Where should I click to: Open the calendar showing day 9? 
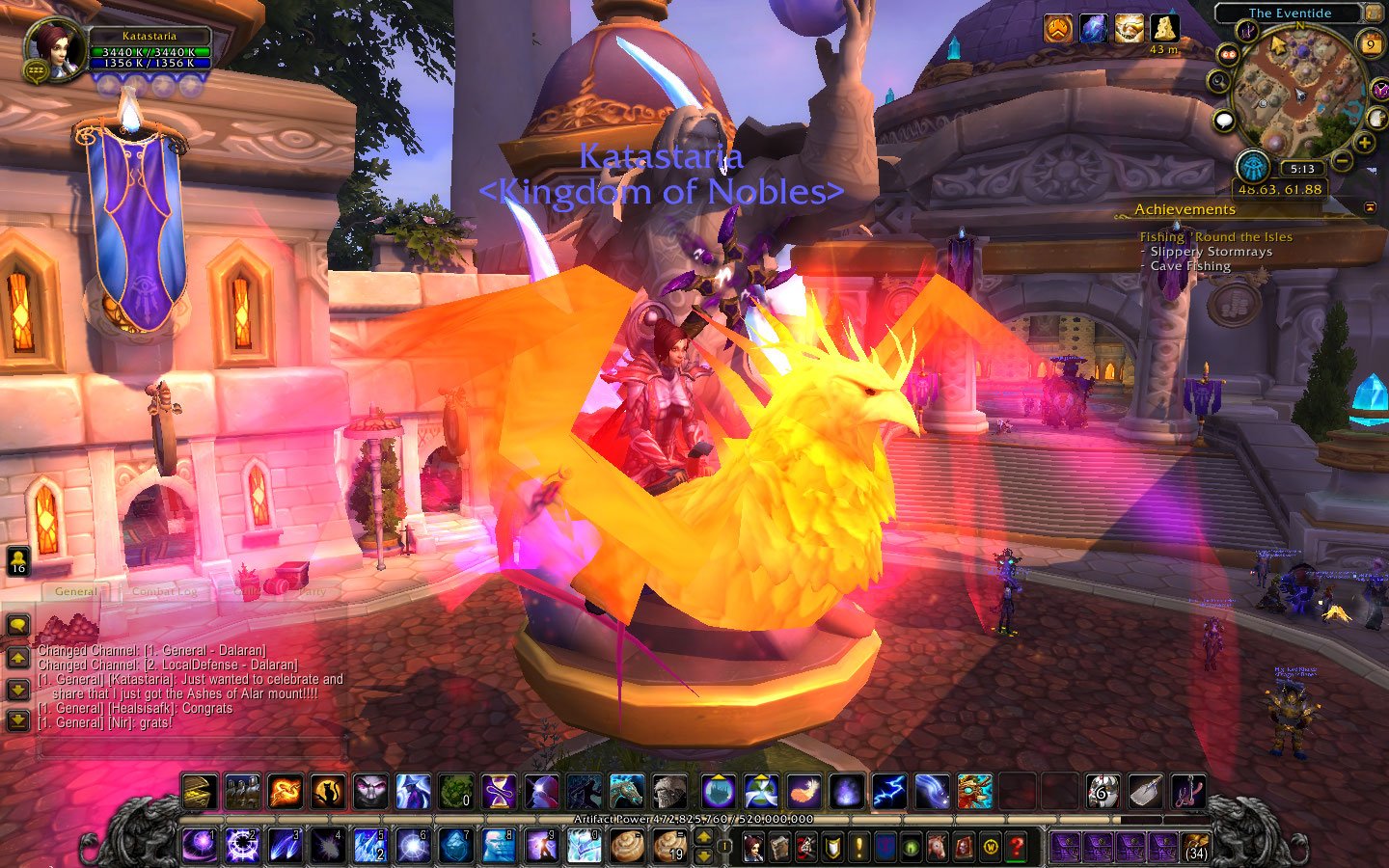[x=1371, y=44]
